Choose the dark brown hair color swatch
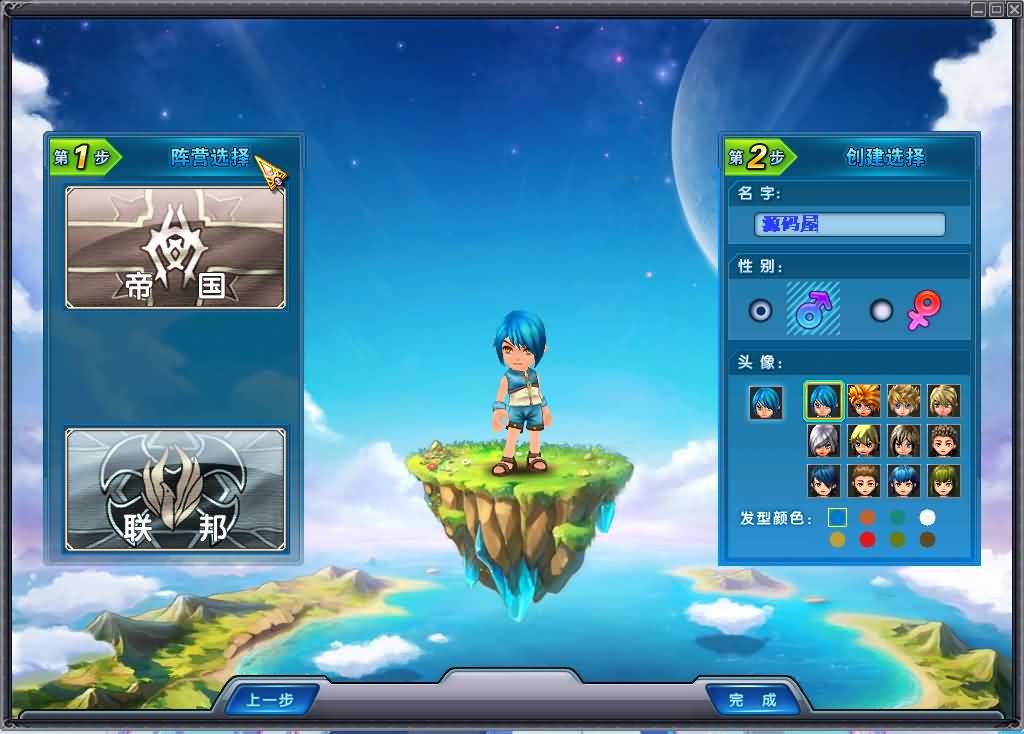 click(x=927, y=540)
